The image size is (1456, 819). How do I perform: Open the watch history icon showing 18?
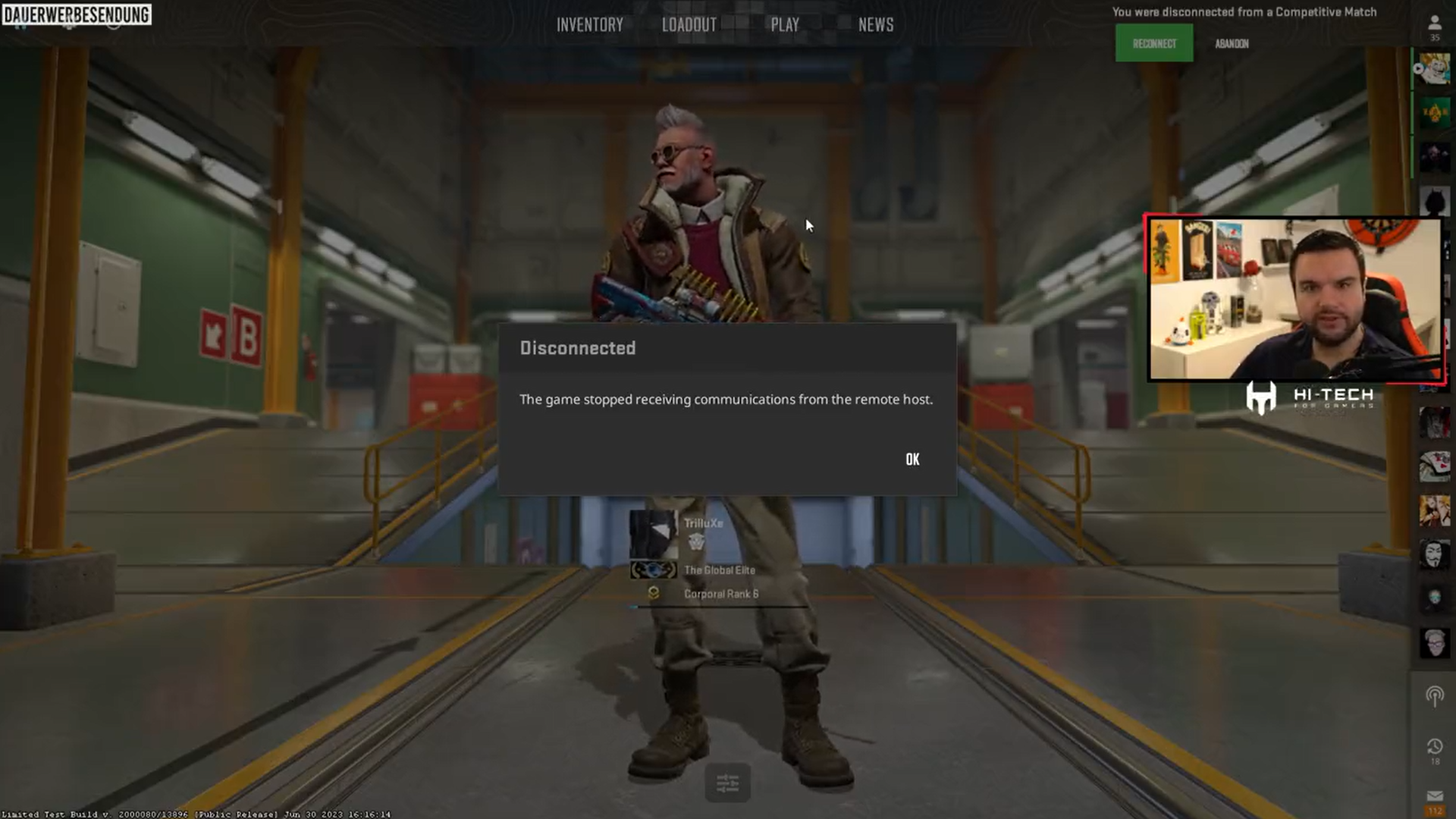point(1435,745)
